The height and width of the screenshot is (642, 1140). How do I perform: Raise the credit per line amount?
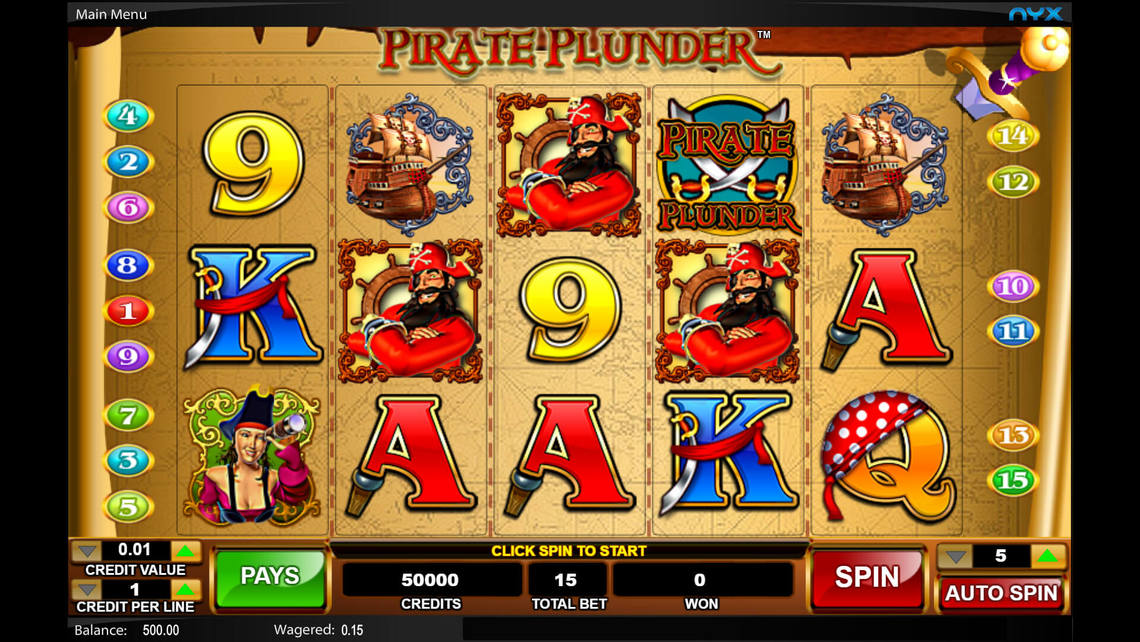tap(186, 590)
